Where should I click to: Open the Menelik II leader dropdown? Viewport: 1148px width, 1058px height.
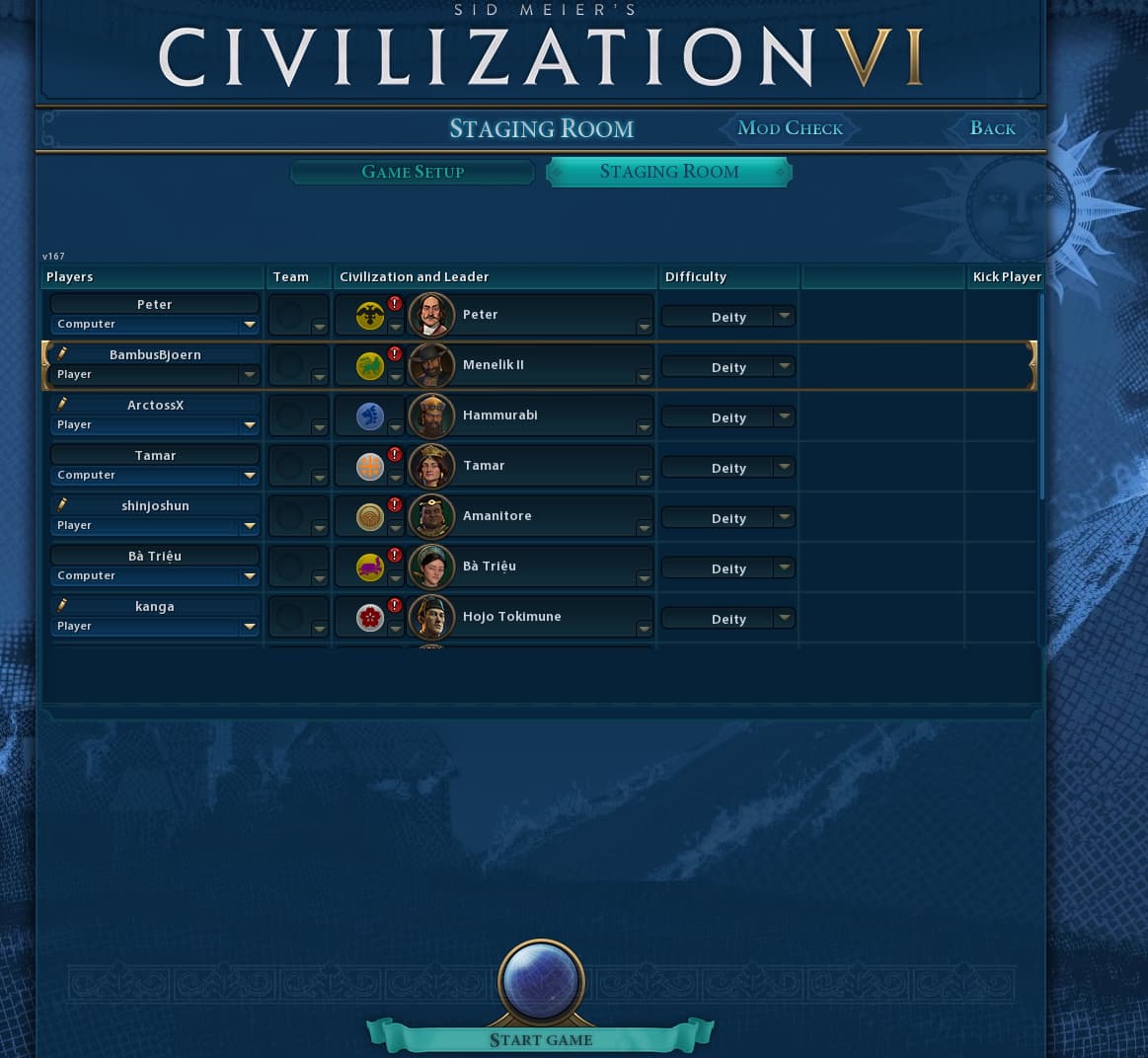coord(644,376)
